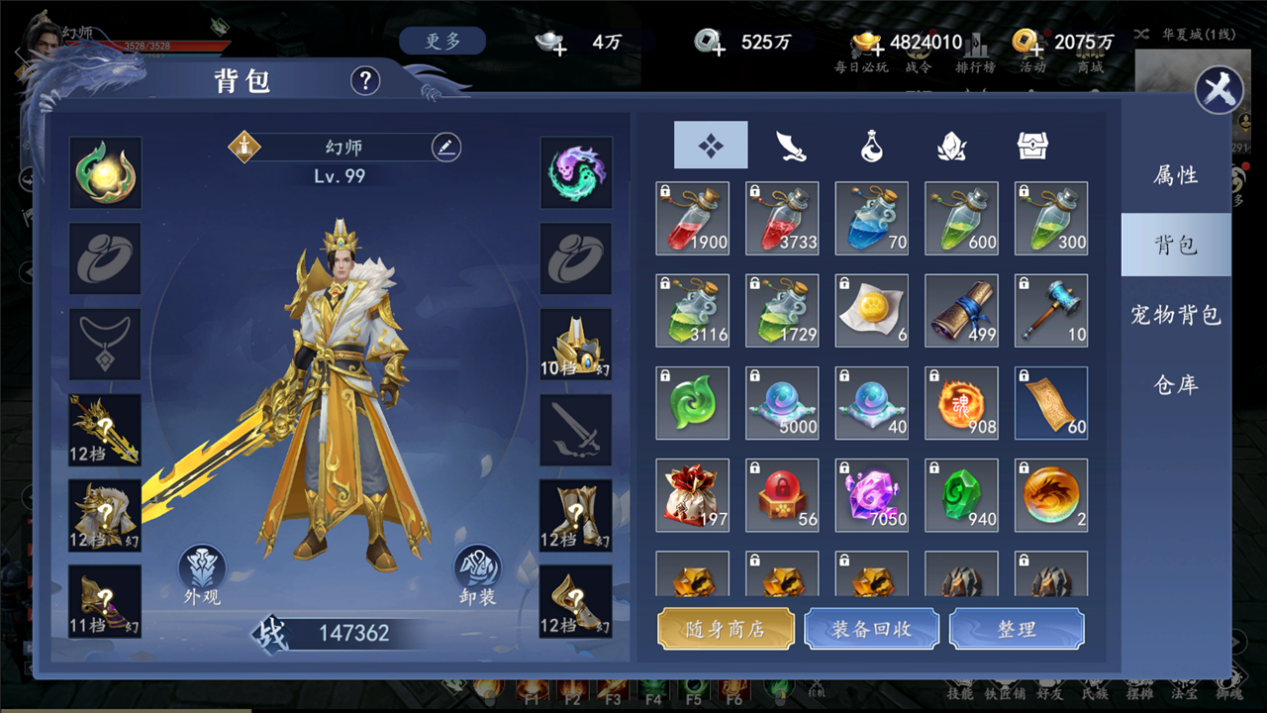Switch to the 属性 attributes tab
1267x713 pixels.
1175,176
